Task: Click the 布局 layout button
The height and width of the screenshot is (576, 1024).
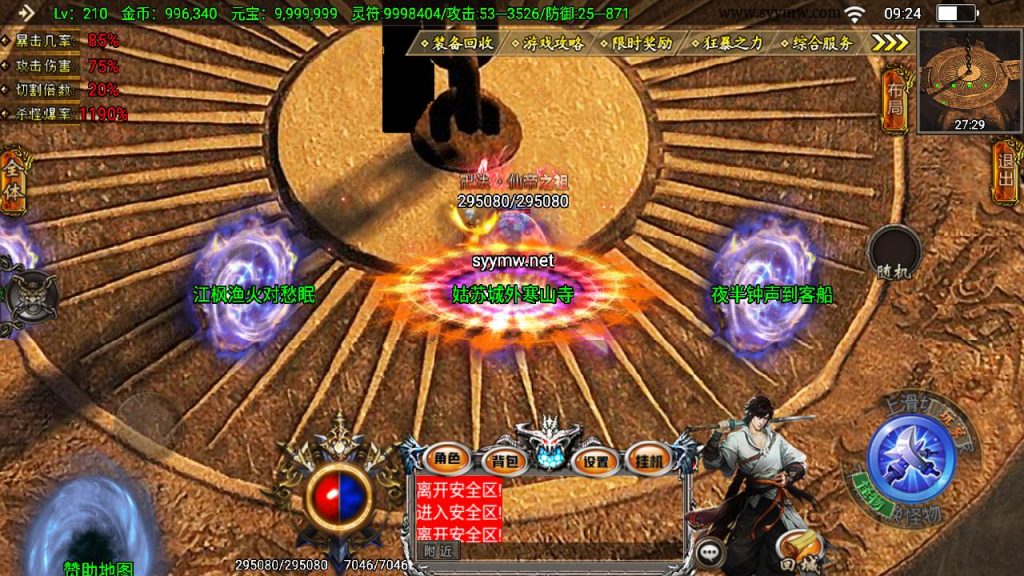Action: (895, 99)
